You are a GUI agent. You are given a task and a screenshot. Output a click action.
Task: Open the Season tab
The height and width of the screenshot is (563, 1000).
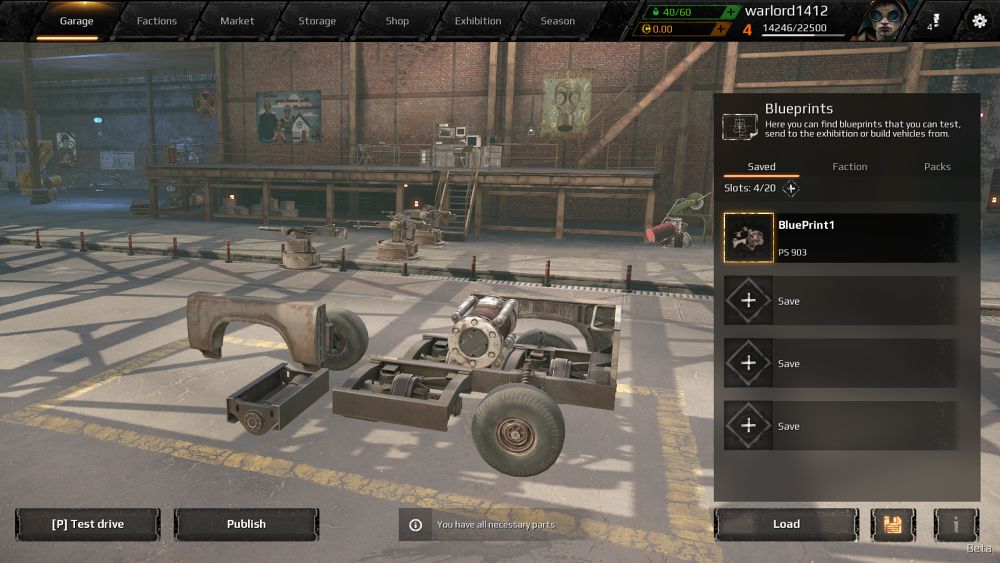click(x=558, y=21)
